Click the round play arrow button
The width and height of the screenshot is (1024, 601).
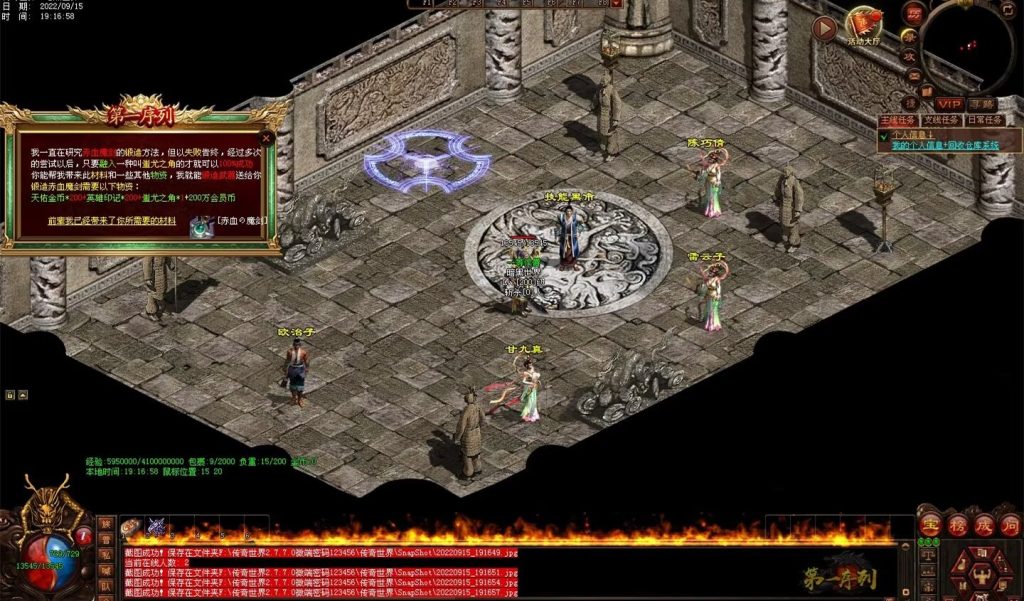pos(825,29)
